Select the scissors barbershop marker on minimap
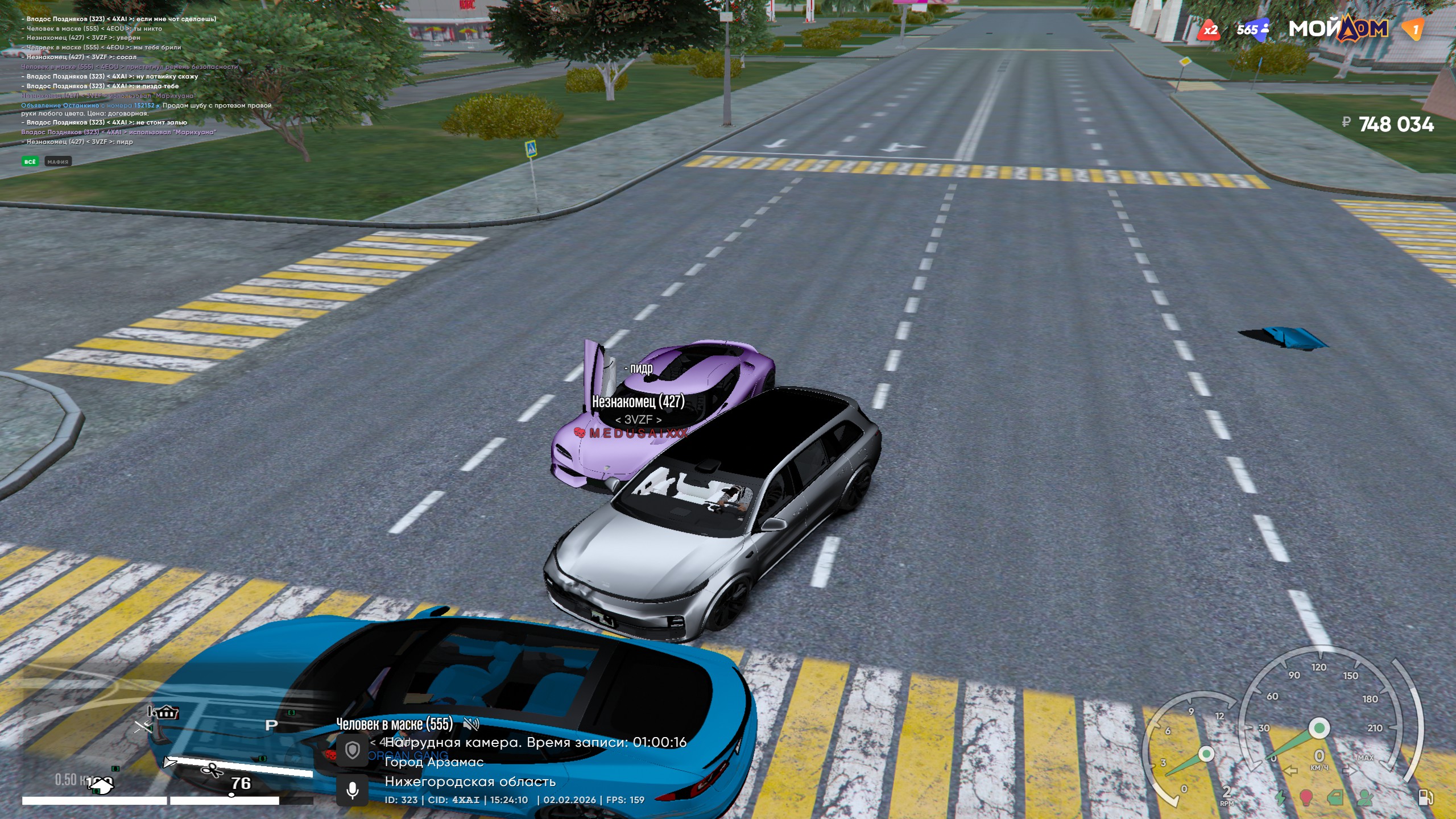Viewport: 1456px width, 819px height. (213, 770)
